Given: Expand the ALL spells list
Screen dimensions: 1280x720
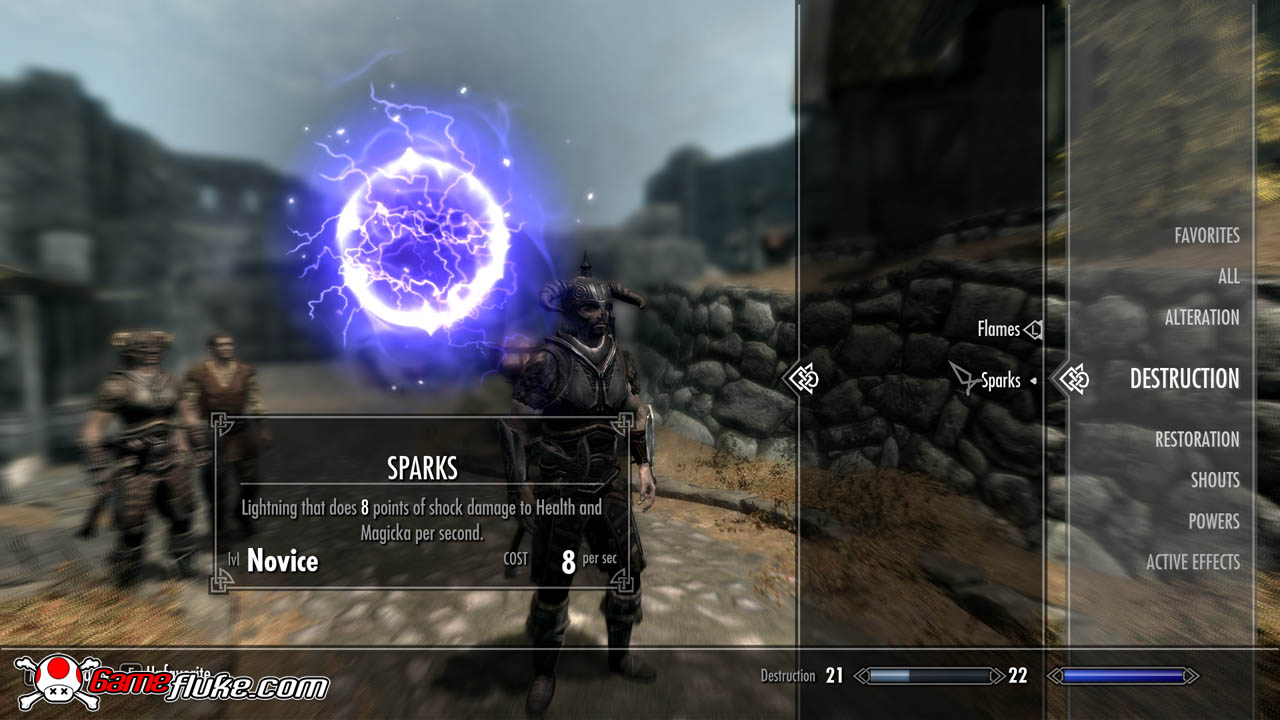Looking at the screenshot, I should [x=1228, y=276].
